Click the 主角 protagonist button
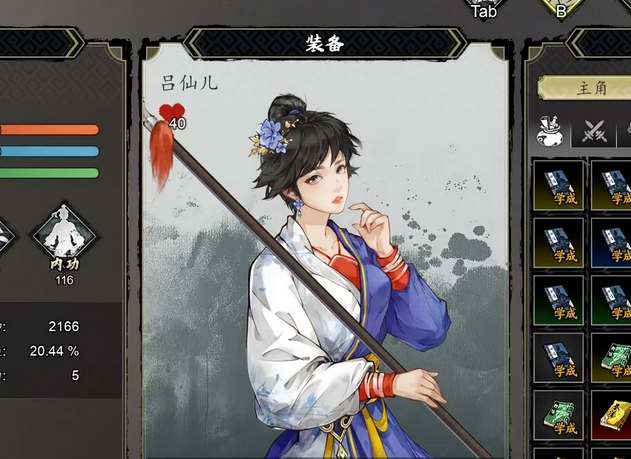631x459 pixels. pyautogui.click(x=590, y=88)
